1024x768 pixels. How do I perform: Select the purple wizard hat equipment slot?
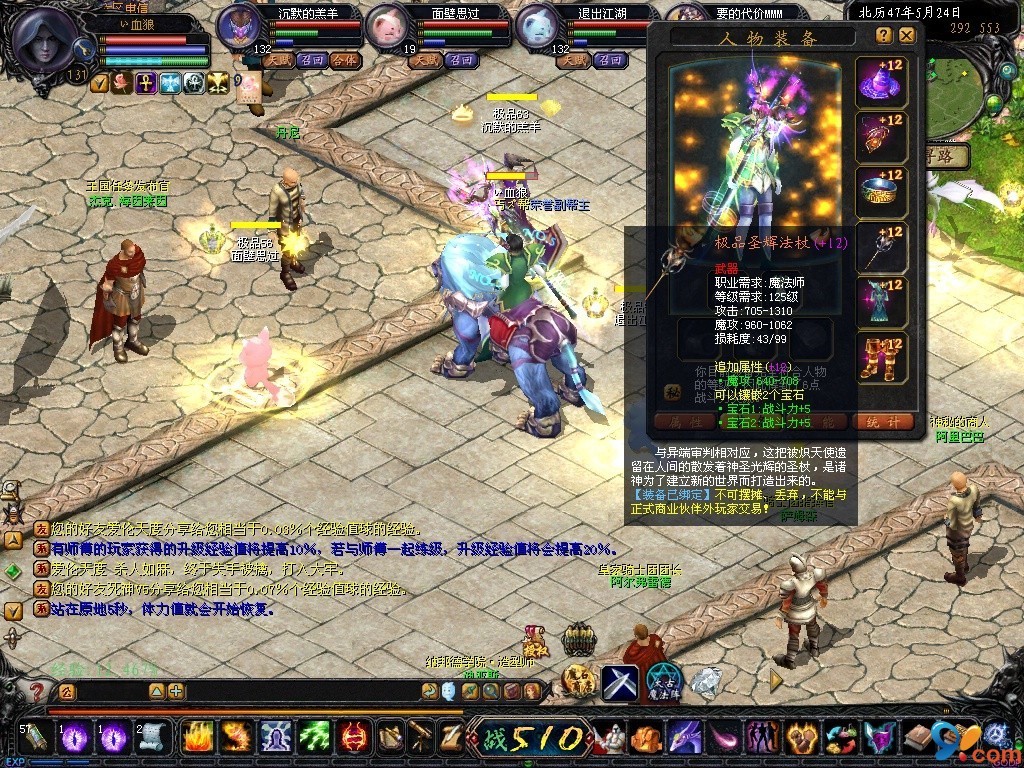click(x=881, y=83)
